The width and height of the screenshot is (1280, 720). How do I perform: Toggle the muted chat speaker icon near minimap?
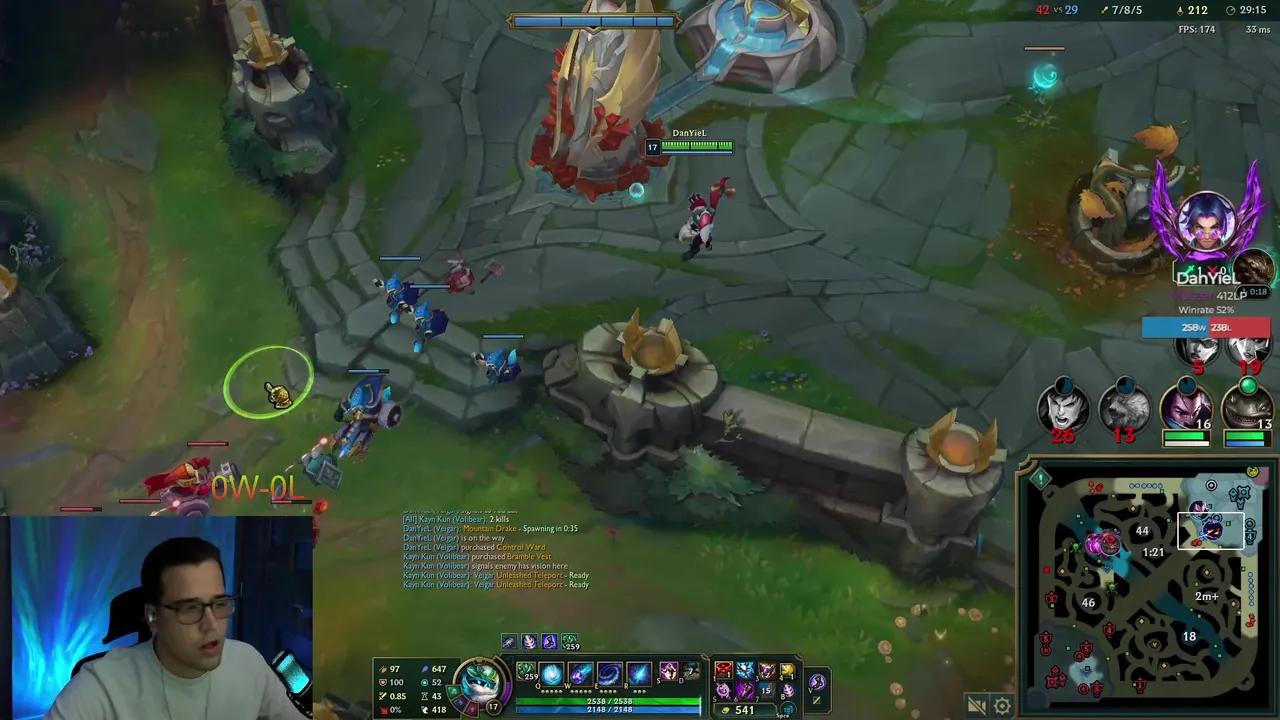click(x=977, y=705)
